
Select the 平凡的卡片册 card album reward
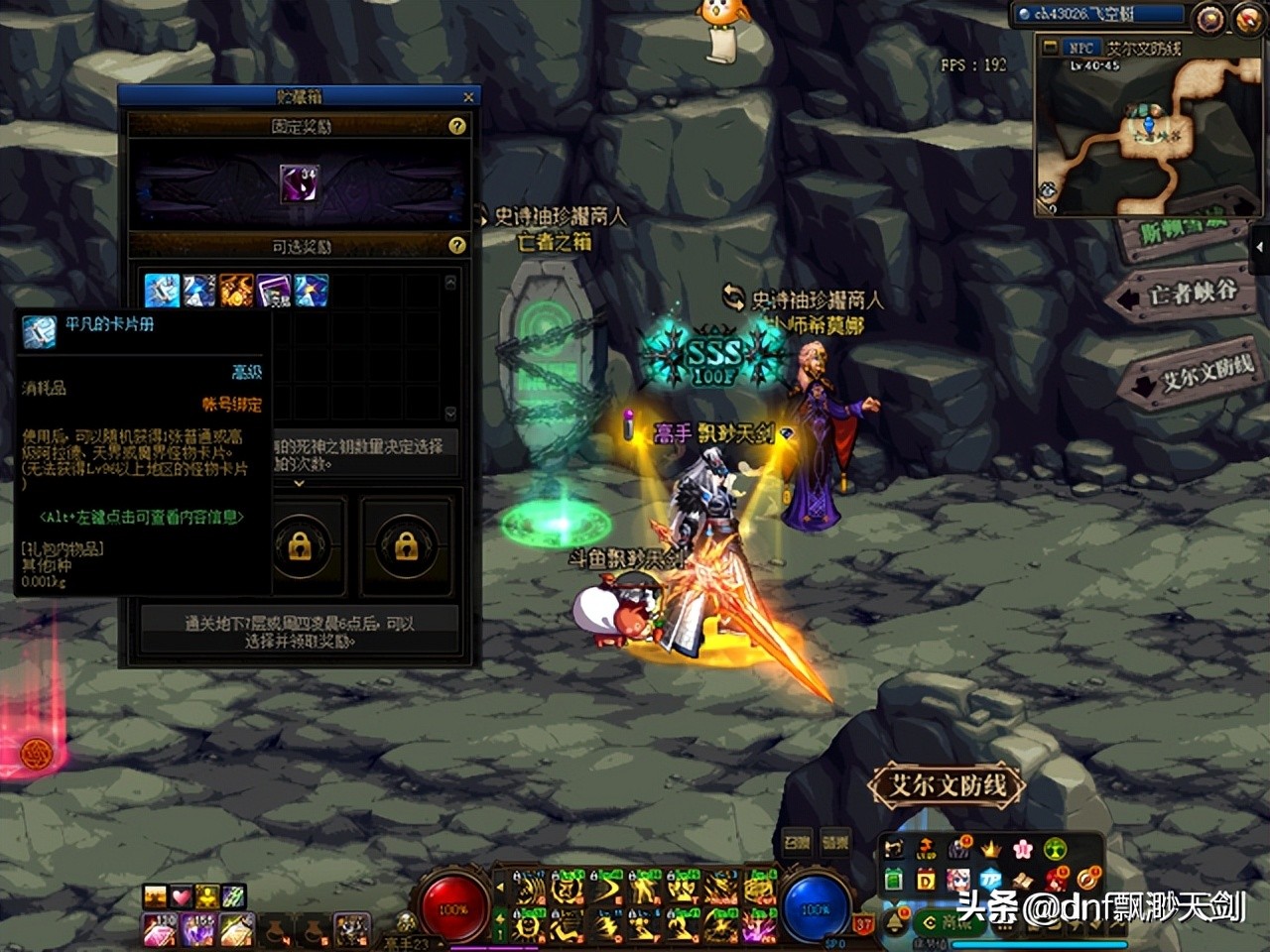click(162, 291)
